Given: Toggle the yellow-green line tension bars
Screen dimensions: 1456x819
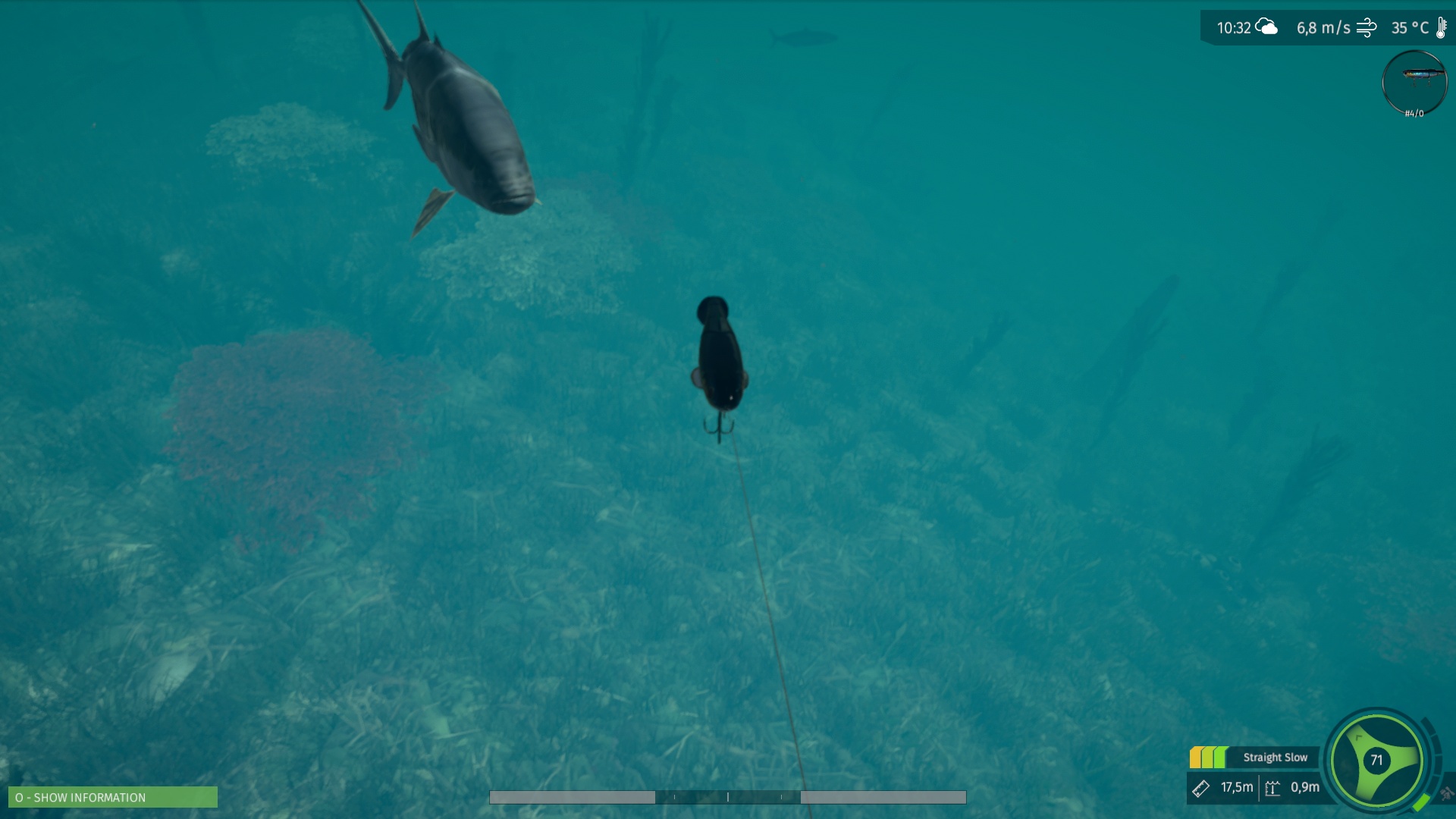Looking at the screenshot, I should coord(1209,758).
